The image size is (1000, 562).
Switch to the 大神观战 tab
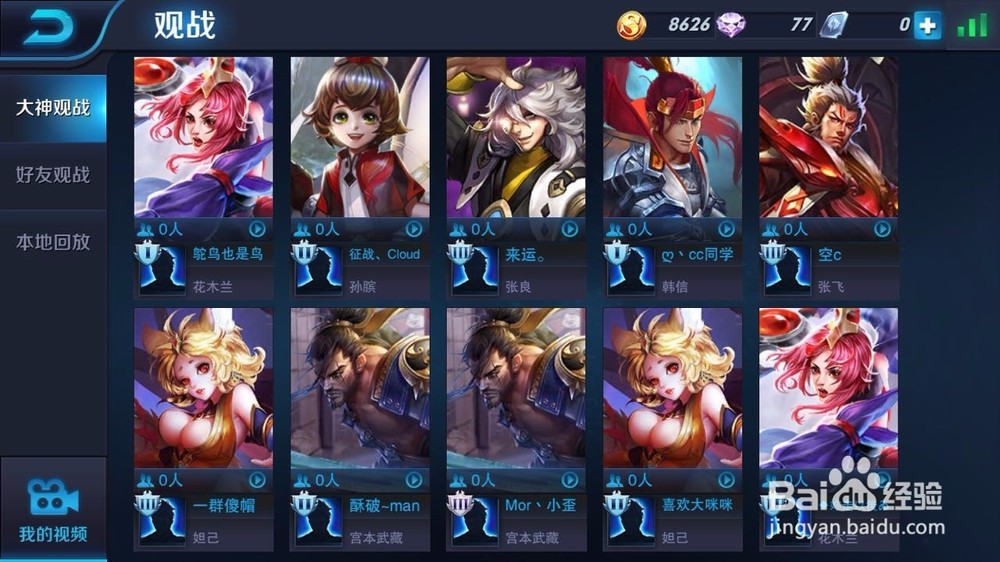pyautogui.click(x=53, y=107)
